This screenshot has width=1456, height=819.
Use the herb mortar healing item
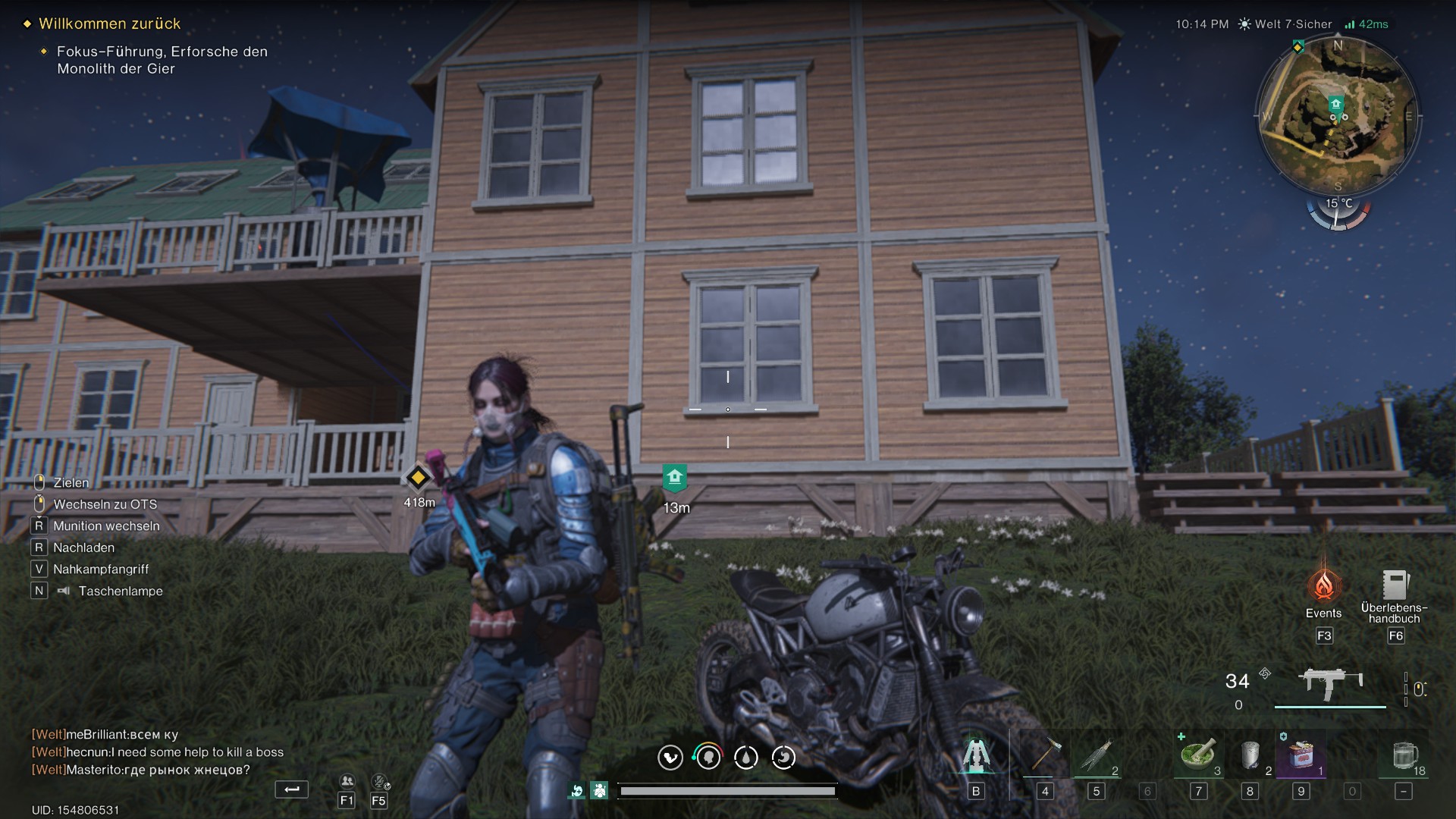1198,755
